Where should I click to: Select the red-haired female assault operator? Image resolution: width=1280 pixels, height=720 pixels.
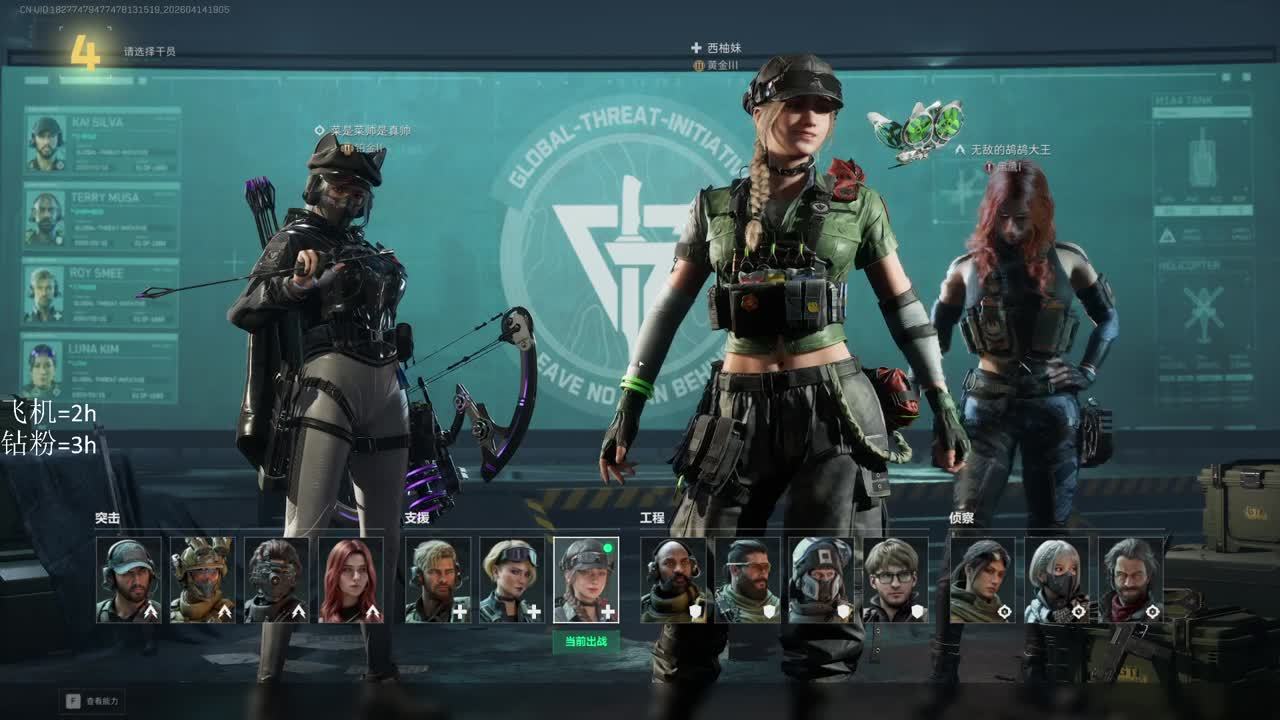pyautogui.click(x=351, y=580)
